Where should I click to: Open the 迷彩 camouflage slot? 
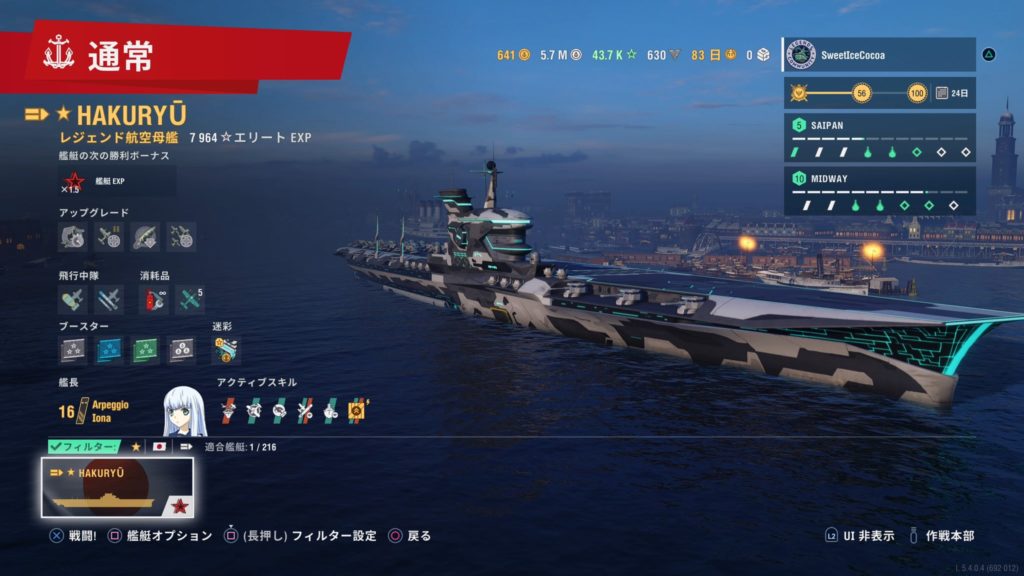tap(226, 350)
